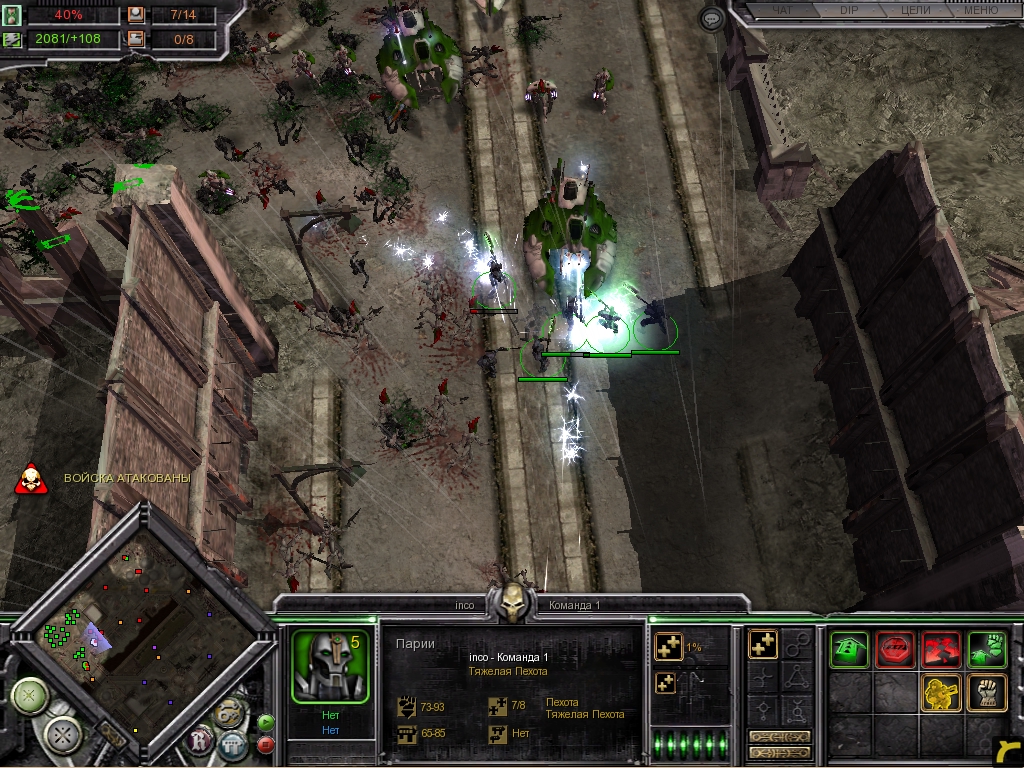
Task: Click the speech bubble chat icon
Action: 711,18
